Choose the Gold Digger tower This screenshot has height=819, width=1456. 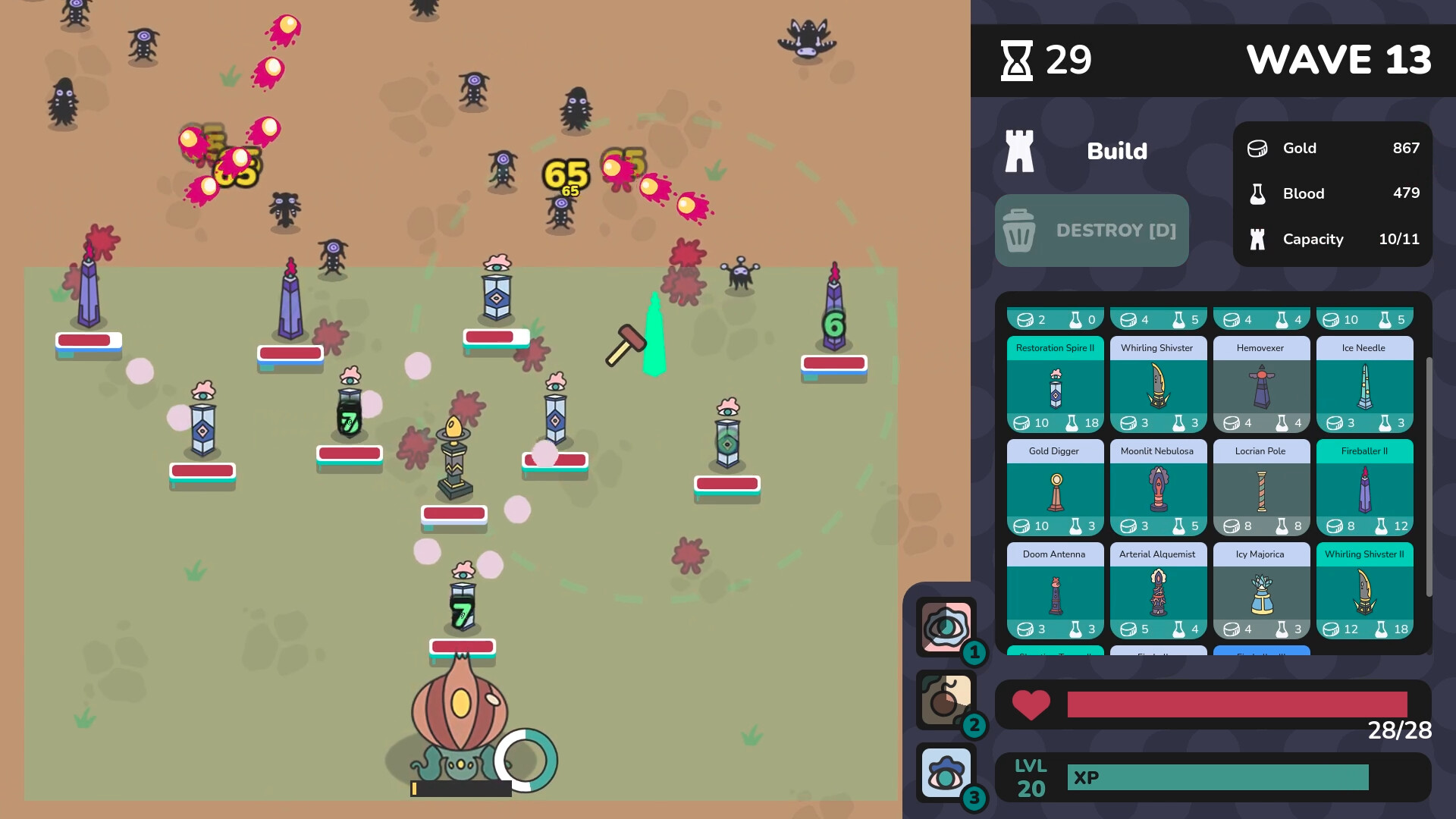point(1055,486)
